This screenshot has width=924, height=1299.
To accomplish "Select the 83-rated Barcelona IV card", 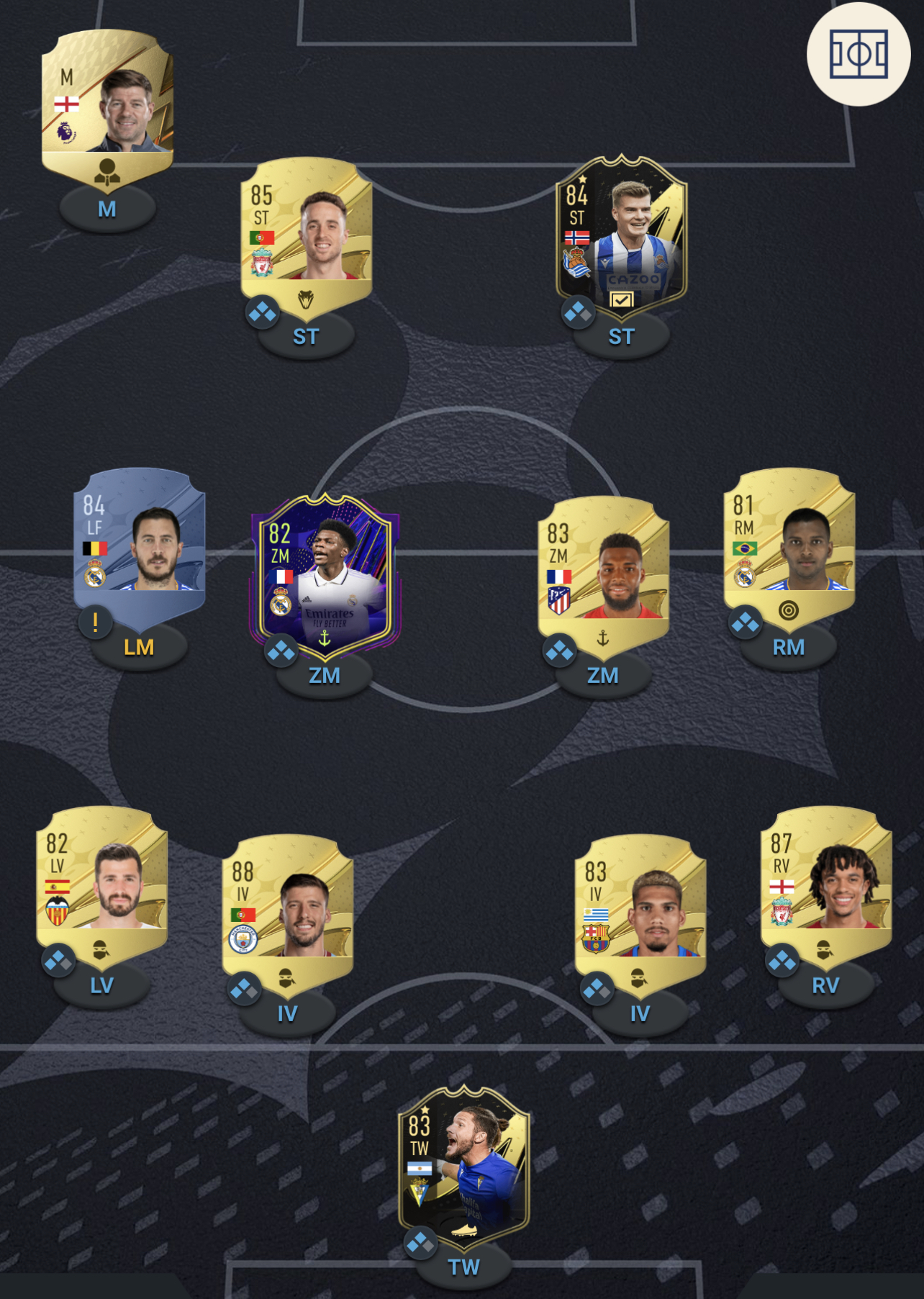I will (640, 908).
